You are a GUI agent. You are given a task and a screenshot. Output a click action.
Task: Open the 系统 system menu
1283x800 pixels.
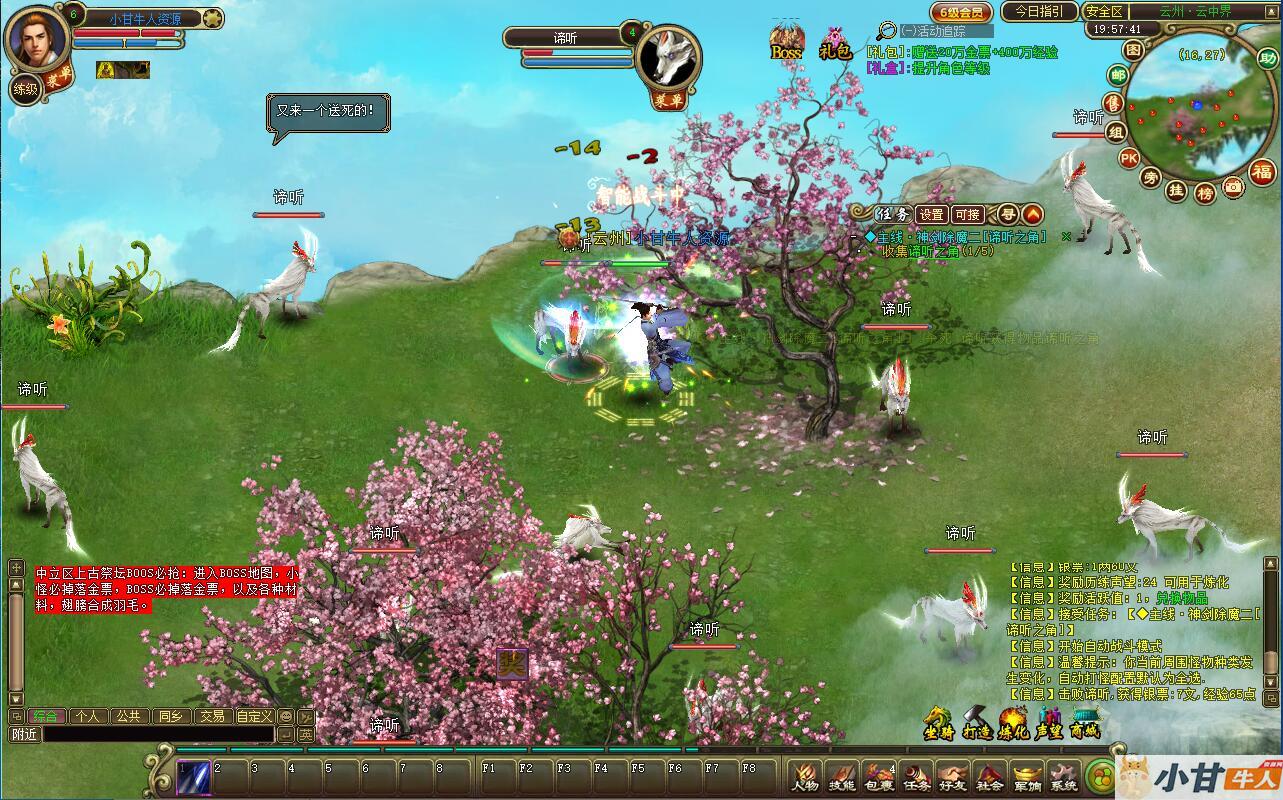[x=1063, y=776]
